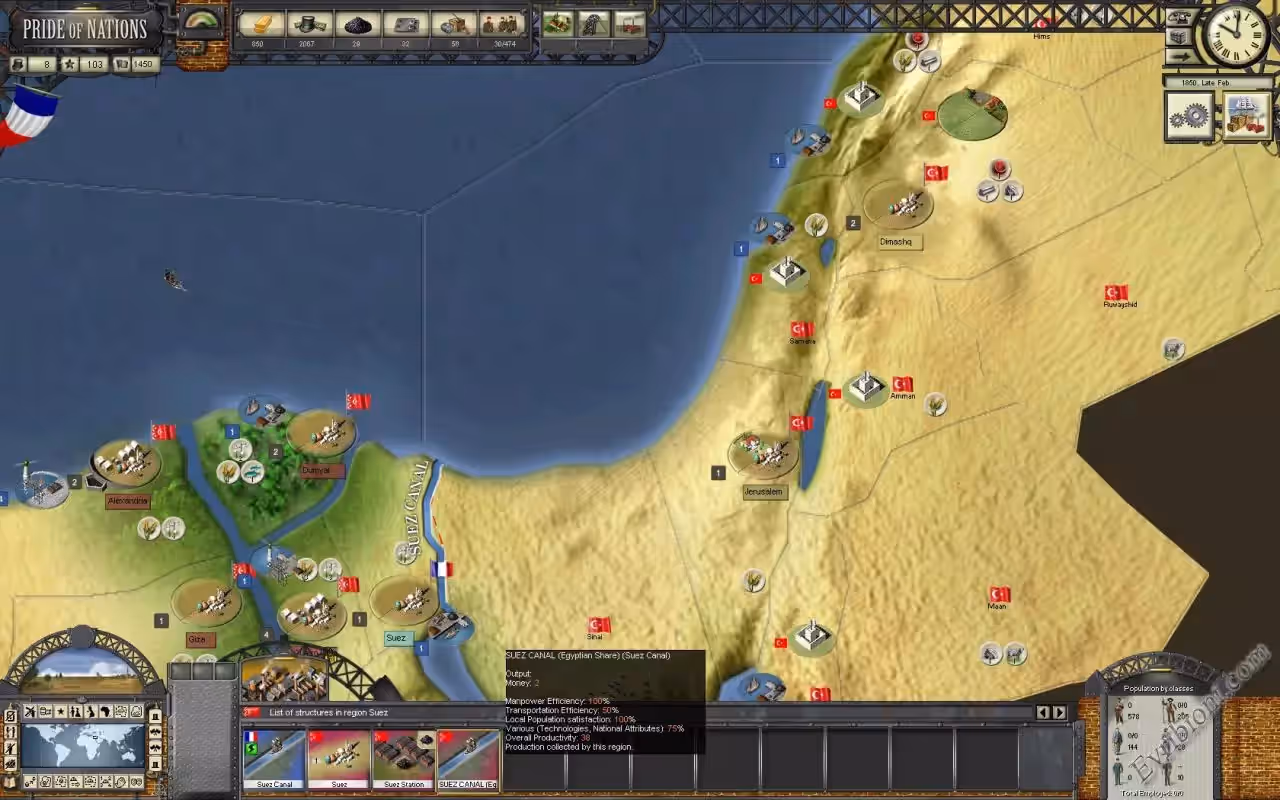Viewport: 1280px width, 800px height.
Task: Click the arrow button under the chest icon
Action: coord(1180,57)
